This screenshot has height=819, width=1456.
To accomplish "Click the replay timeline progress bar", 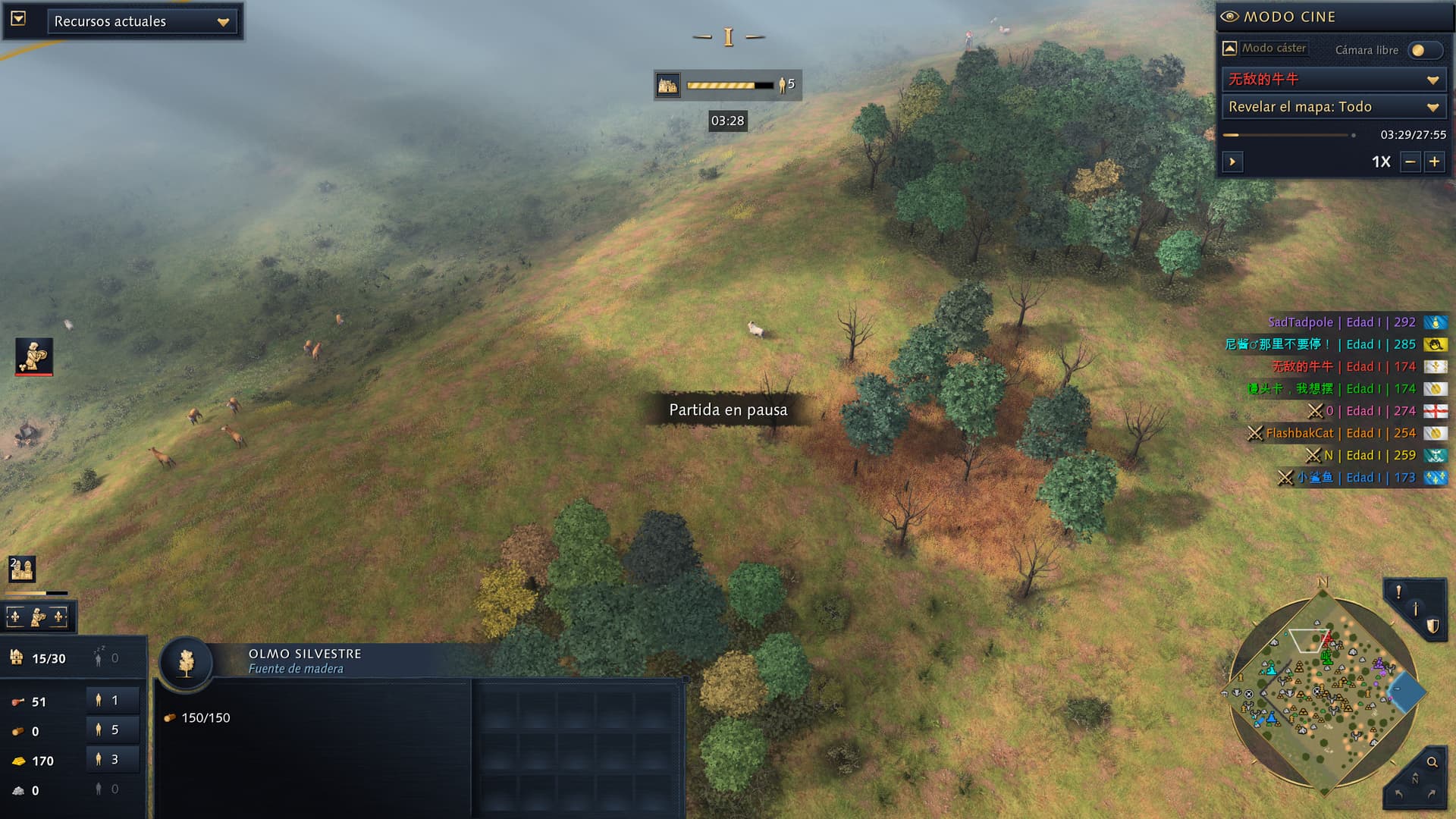I will point(1288,135).
